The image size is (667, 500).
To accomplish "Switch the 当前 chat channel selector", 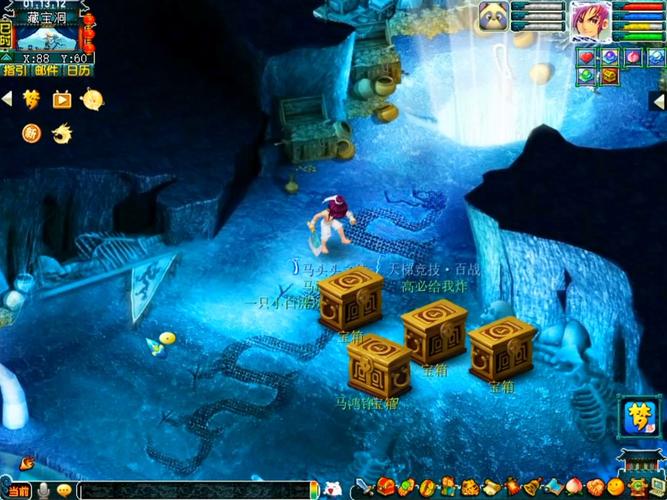I will tap(15, 490).
